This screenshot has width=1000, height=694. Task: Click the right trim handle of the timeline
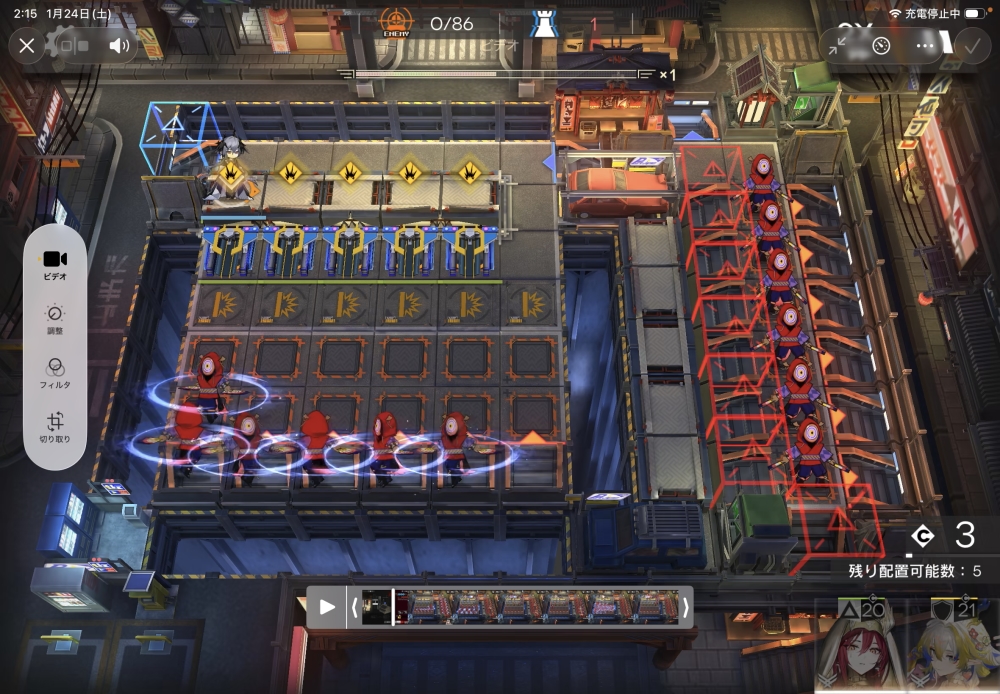[x=685, y=607]
